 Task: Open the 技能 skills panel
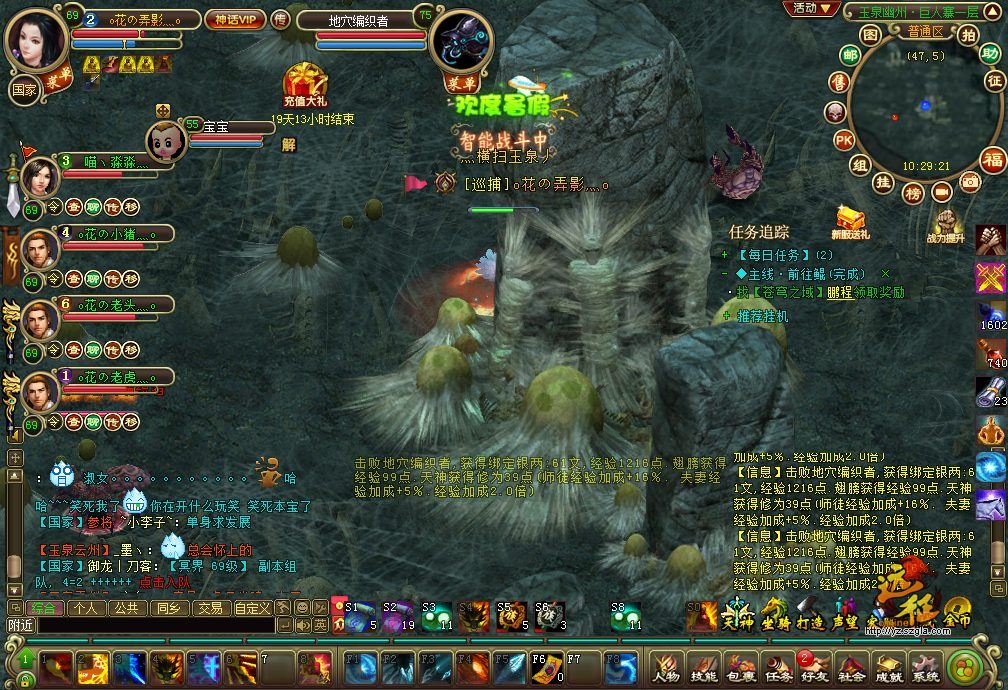(x=703, y=668)
